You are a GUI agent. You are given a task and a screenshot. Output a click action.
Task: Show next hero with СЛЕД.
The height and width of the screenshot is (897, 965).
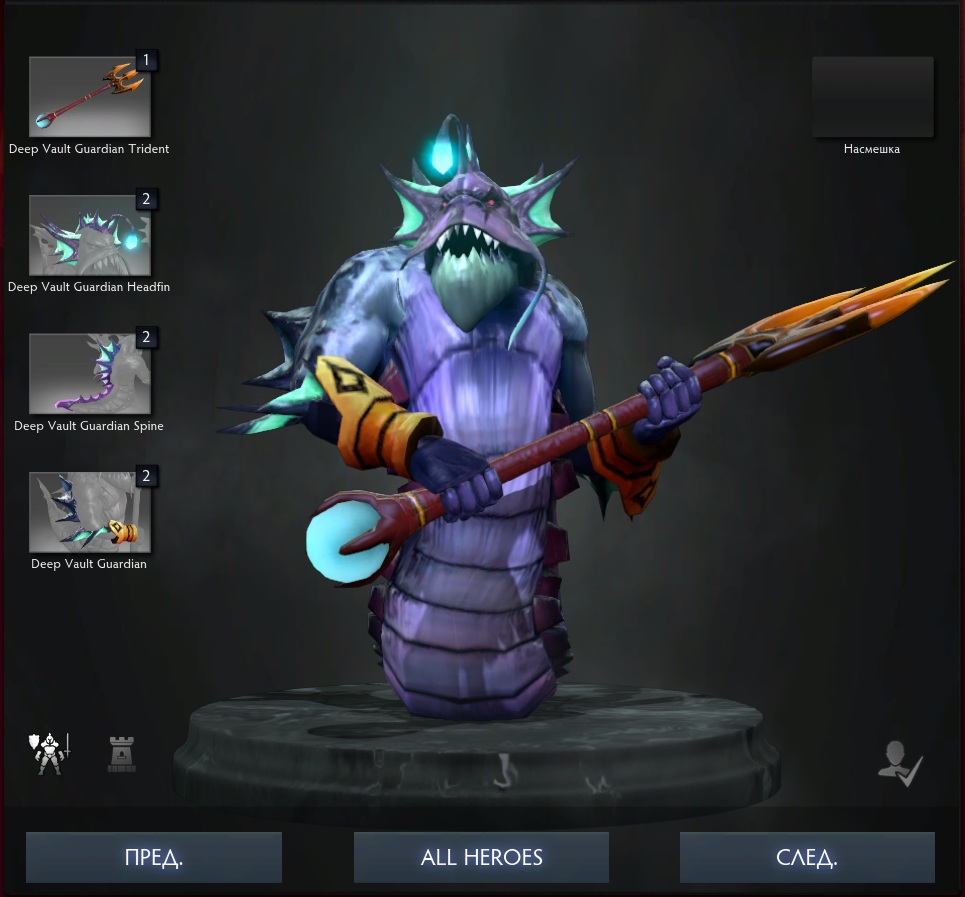point(807,858)
